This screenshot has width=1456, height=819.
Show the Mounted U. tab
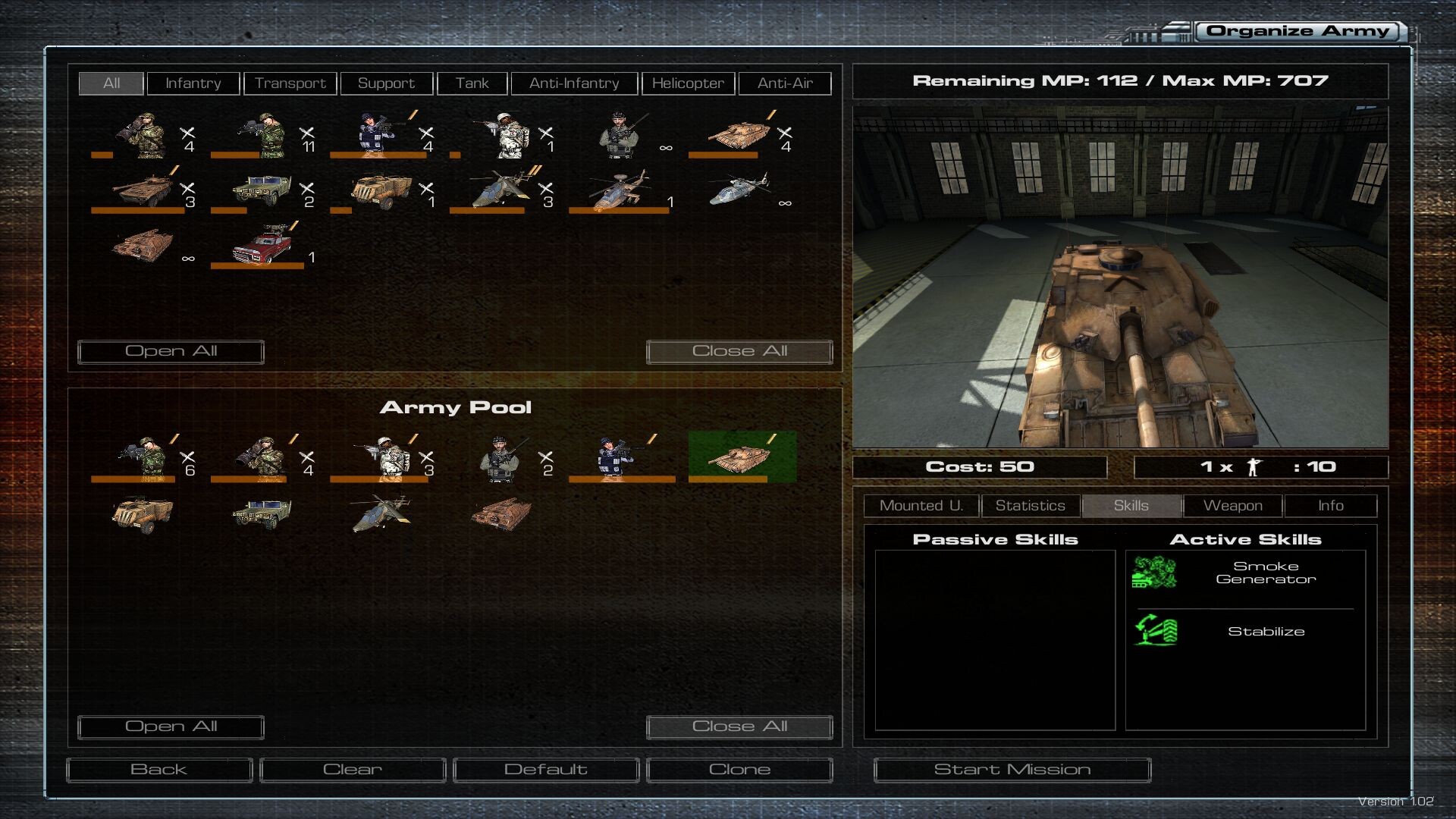[x=921, y=506]
